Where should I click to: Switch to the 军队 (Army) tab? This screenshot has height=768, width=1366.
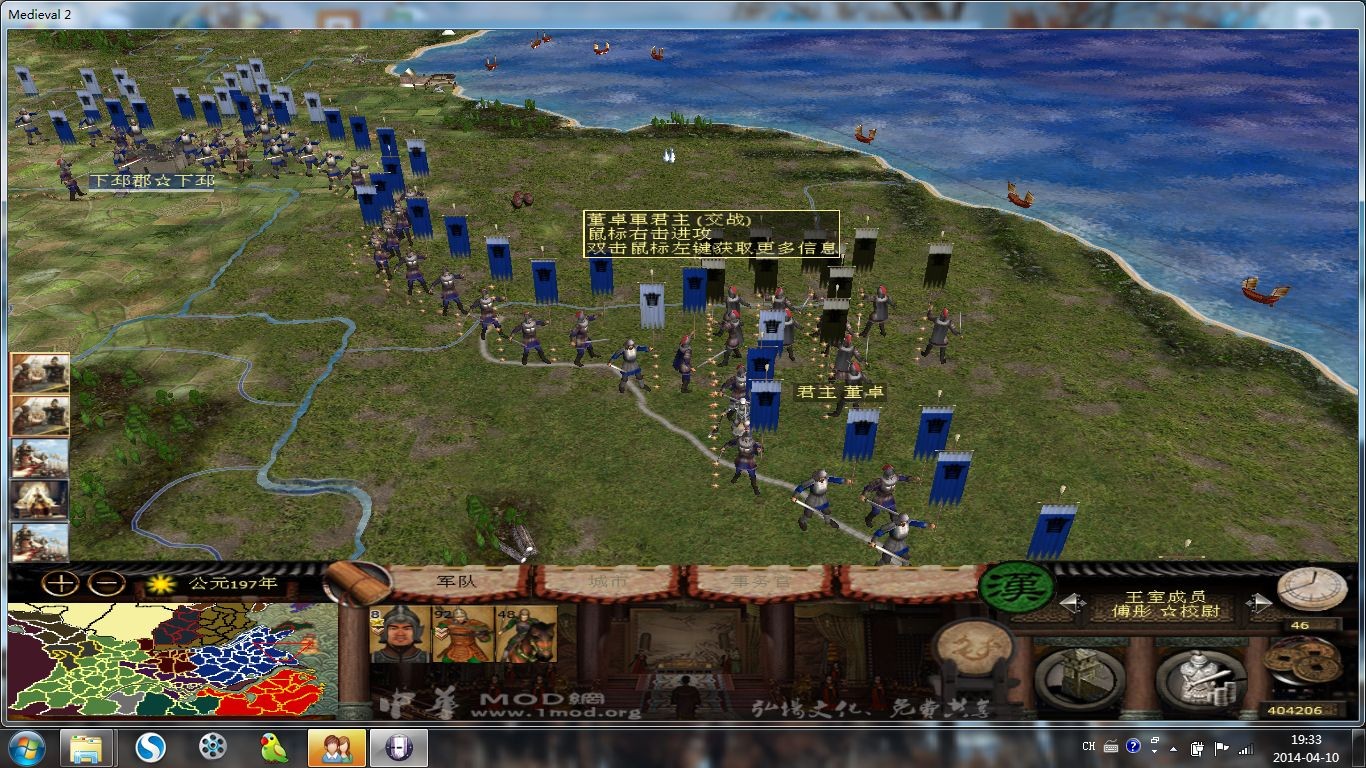[x=460, y=578]
